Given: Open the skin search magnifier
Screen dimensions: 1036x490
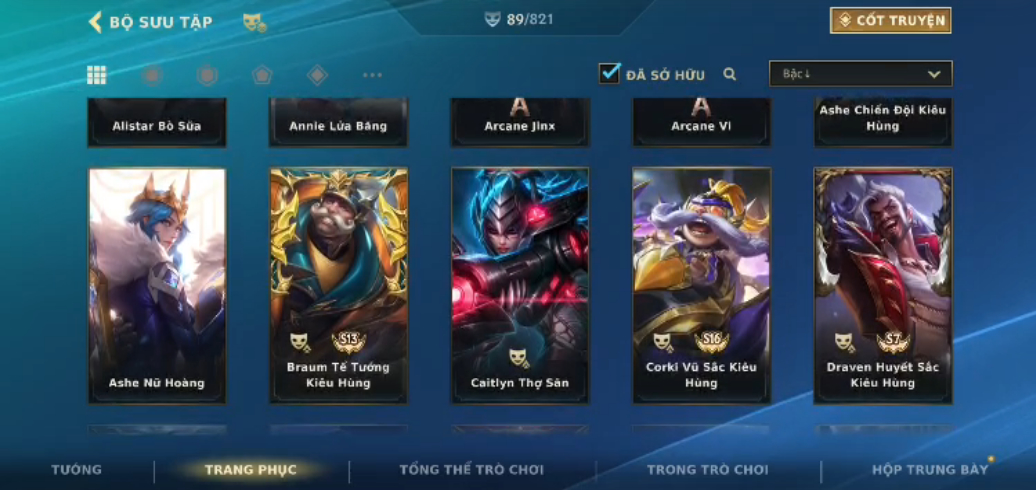Looking at the screenshot, I should pyautogui.click(x=730, y=74).
